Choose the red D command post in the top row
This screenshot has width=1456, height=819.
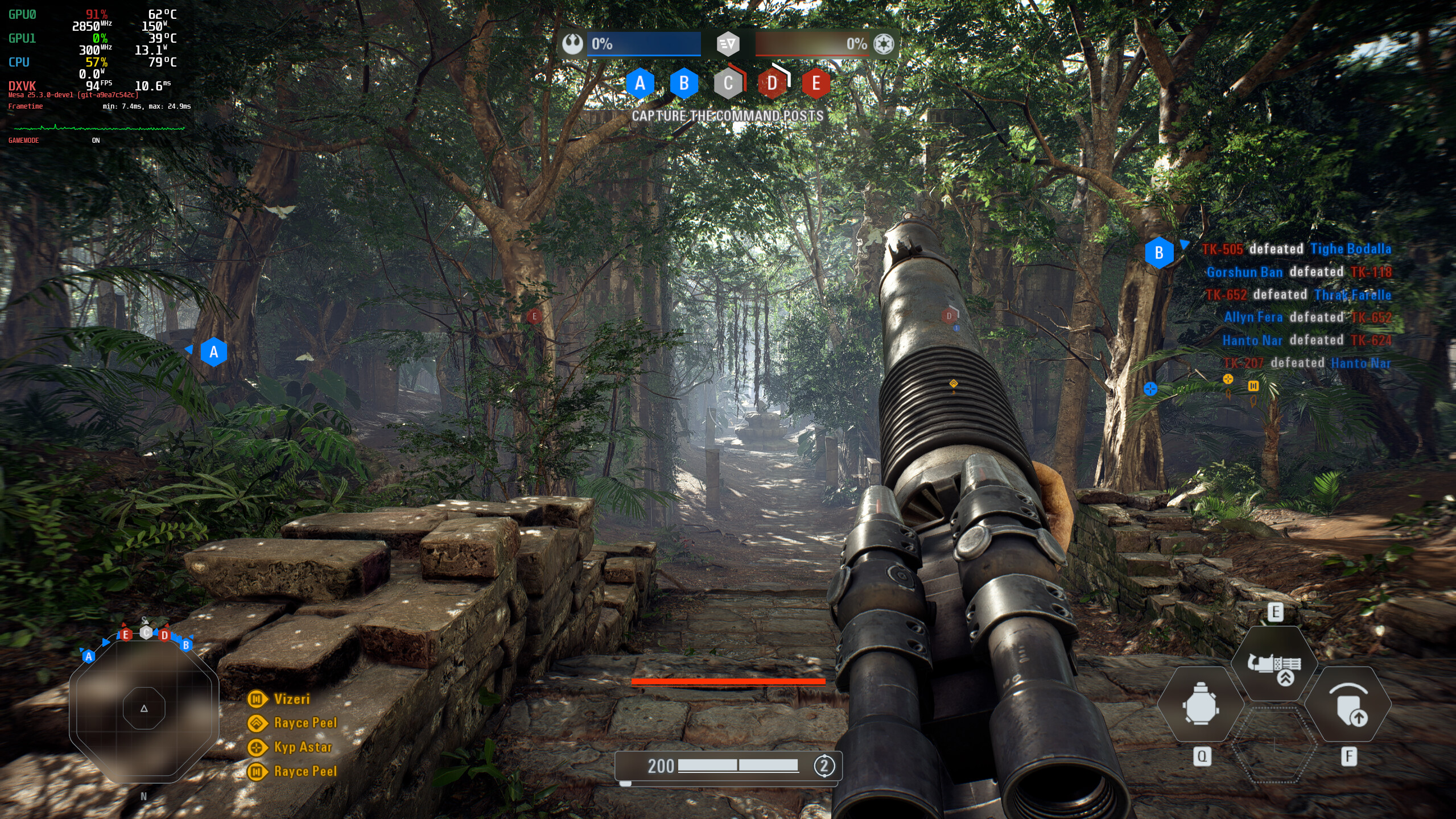coord(772,84)
